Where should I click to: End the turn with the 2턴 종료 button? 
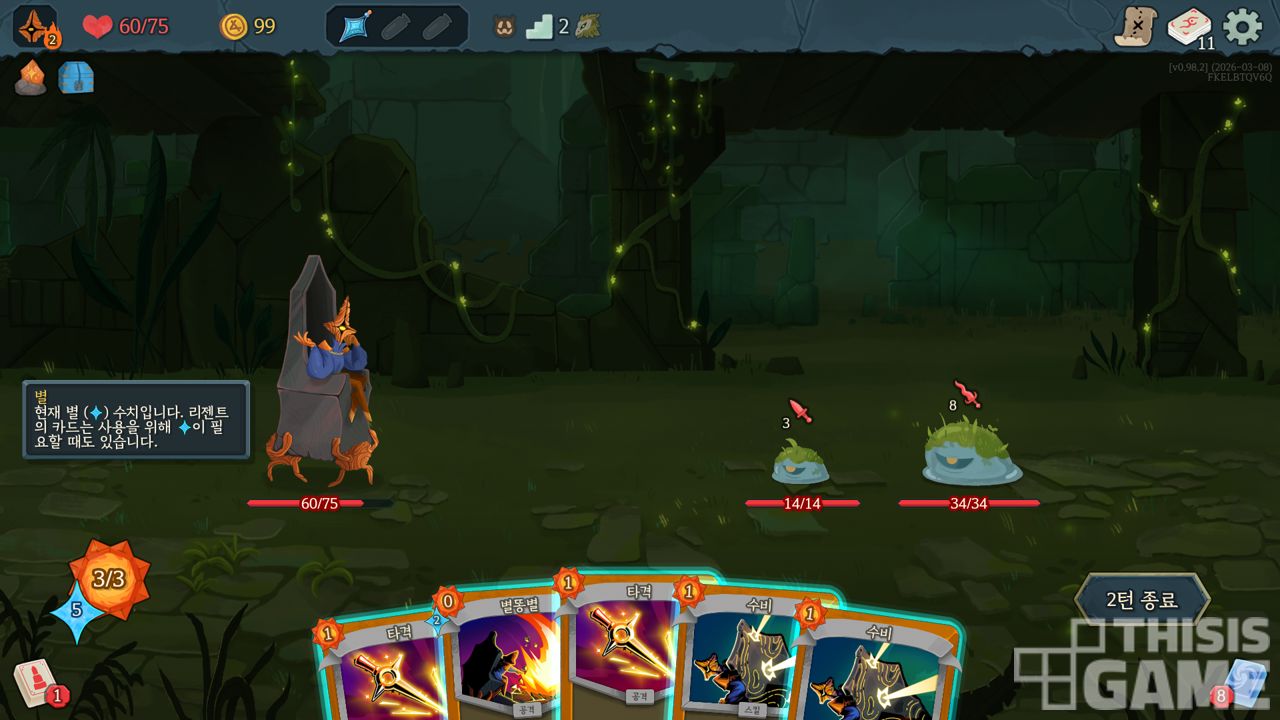pyautogui.click(x=1141, y=600)
